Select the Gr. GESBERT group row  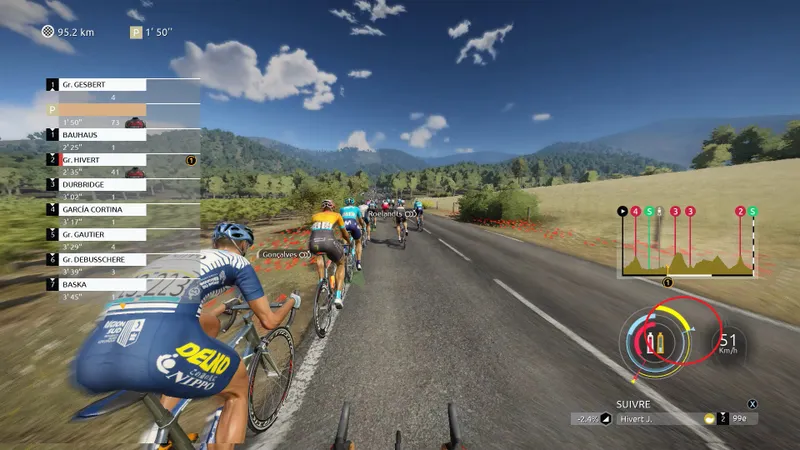100,85
